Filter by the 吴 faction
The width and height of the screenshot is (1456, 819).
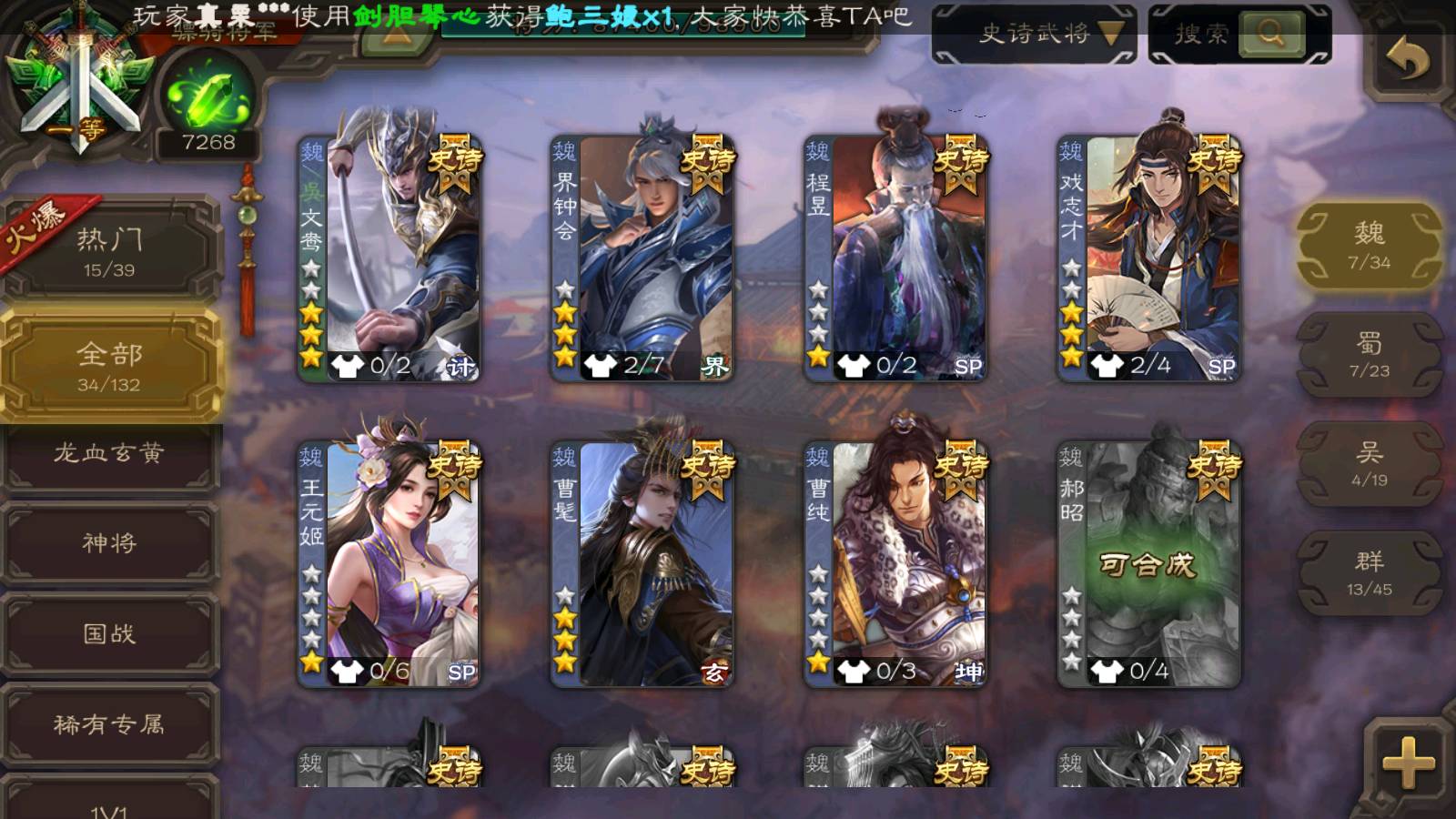(1369, 464)
